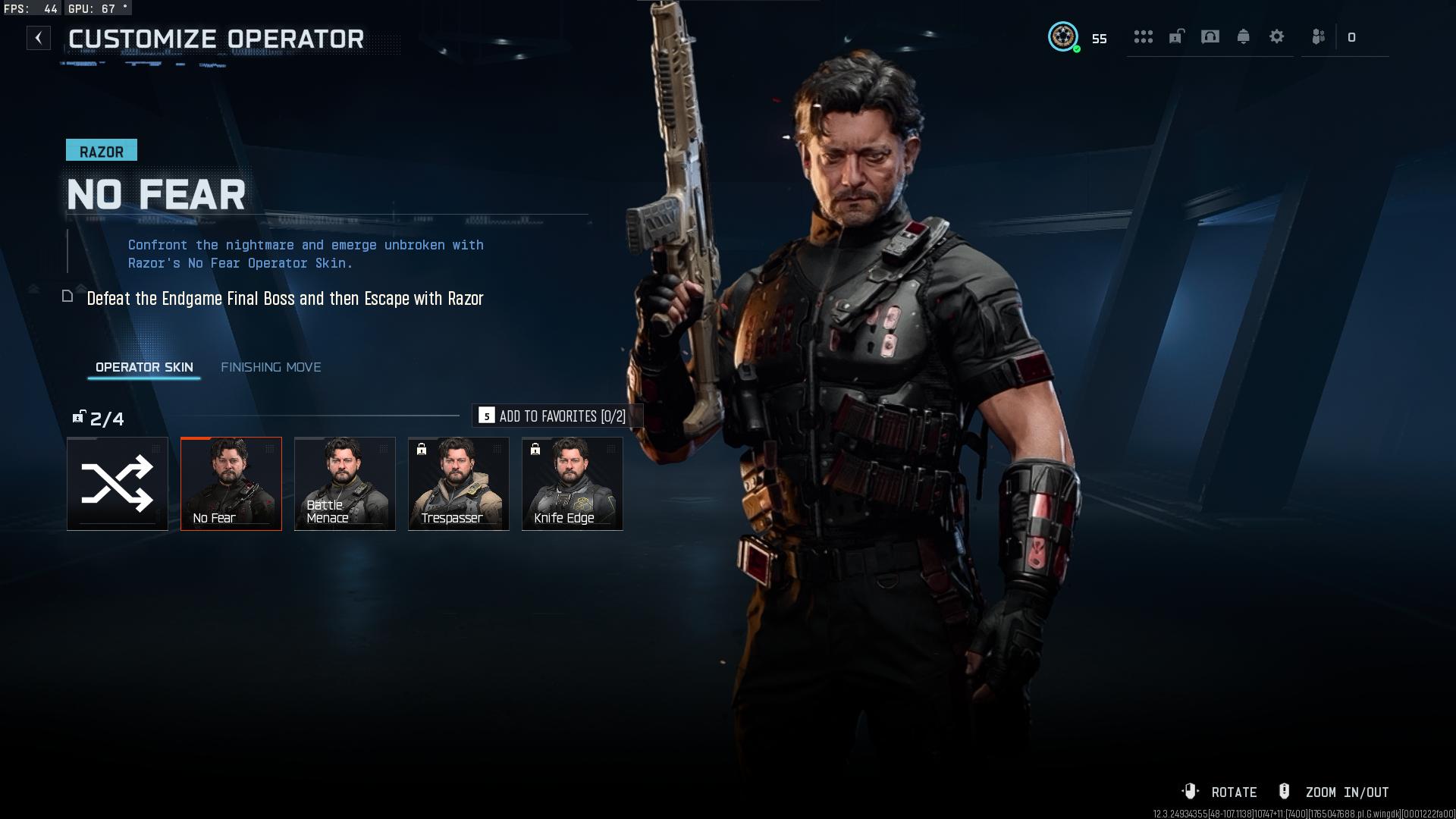Open settings with the gear icon
Viewport: 1456px width, 819px height.
1277,37
